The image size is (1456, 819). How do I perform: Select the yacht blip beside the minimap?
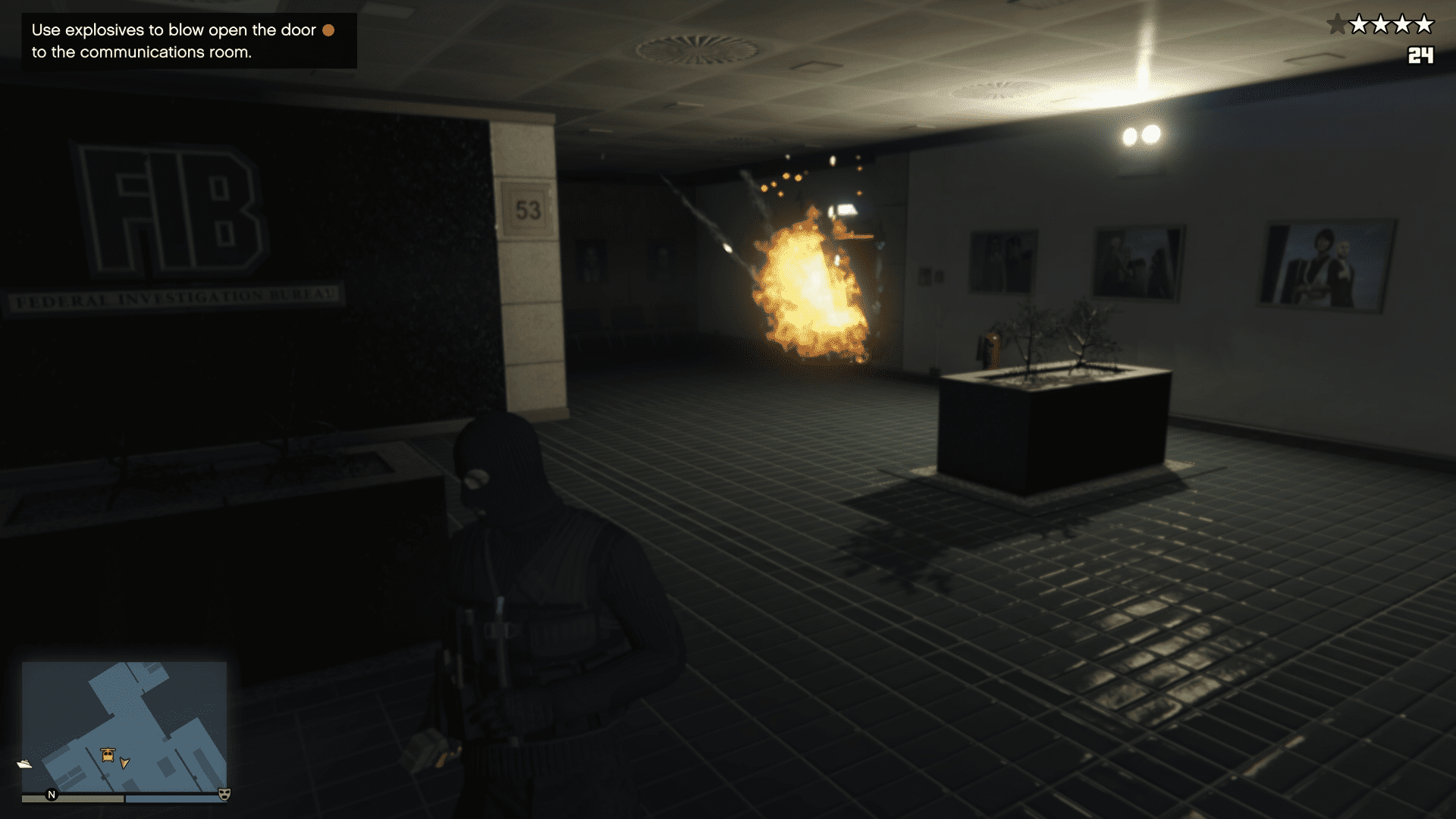point(24,764)
